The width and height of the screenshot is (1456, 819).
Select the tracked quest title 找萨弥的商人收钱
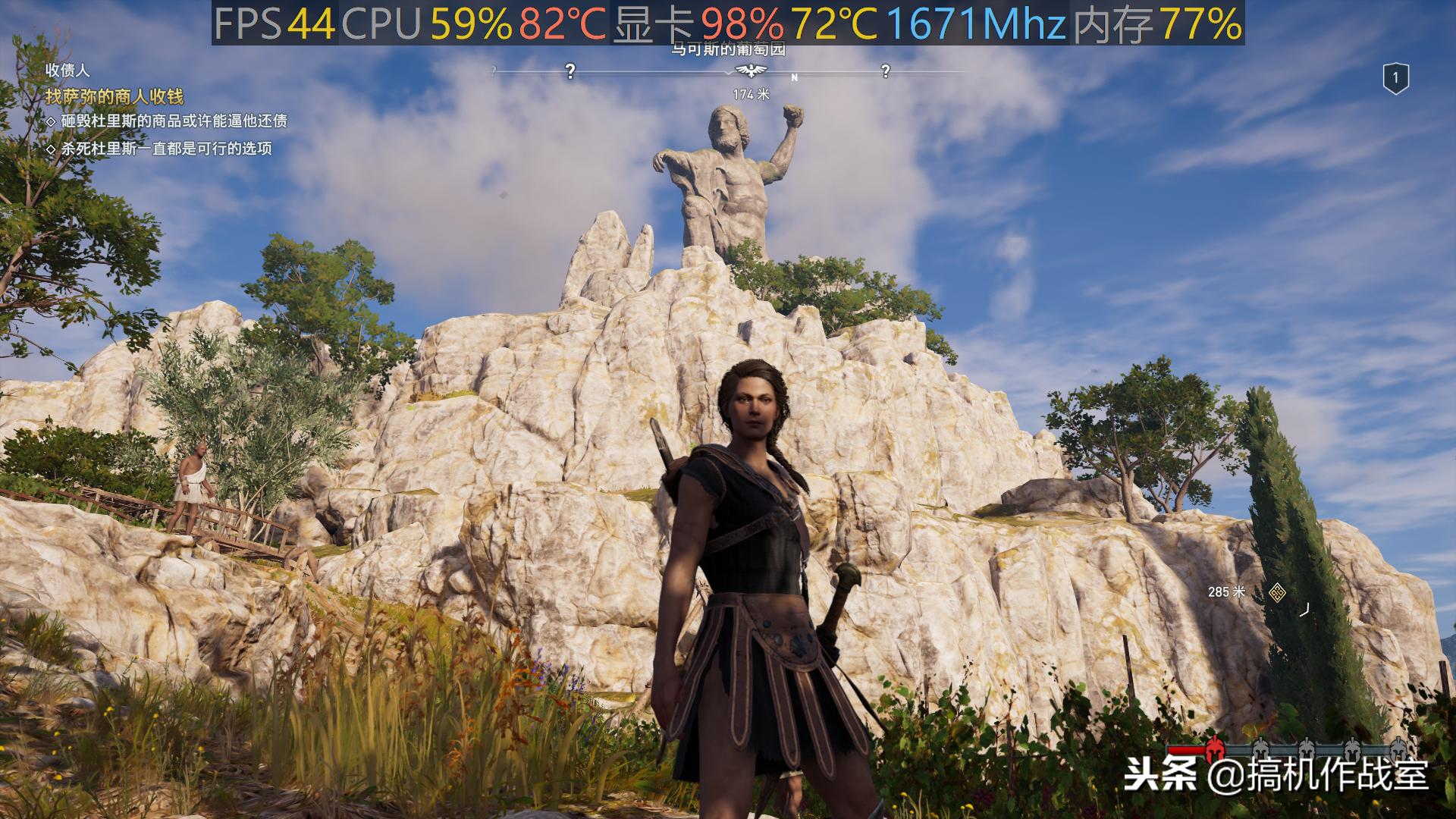(x=115, y=96)
